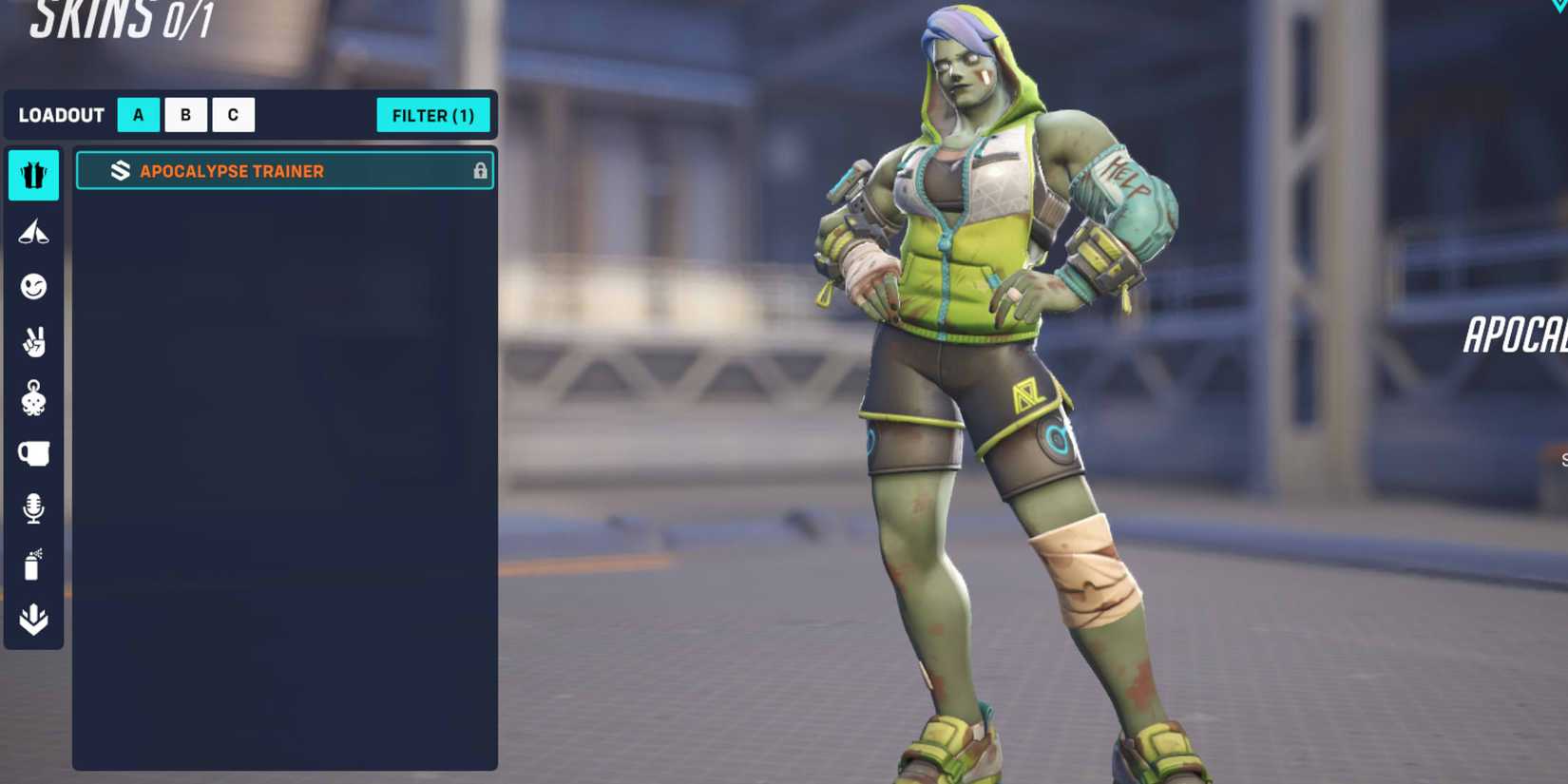Select the Apocalypse Trainer skin entry
This screenshot has width=1568, height=784.
[283, 170]
